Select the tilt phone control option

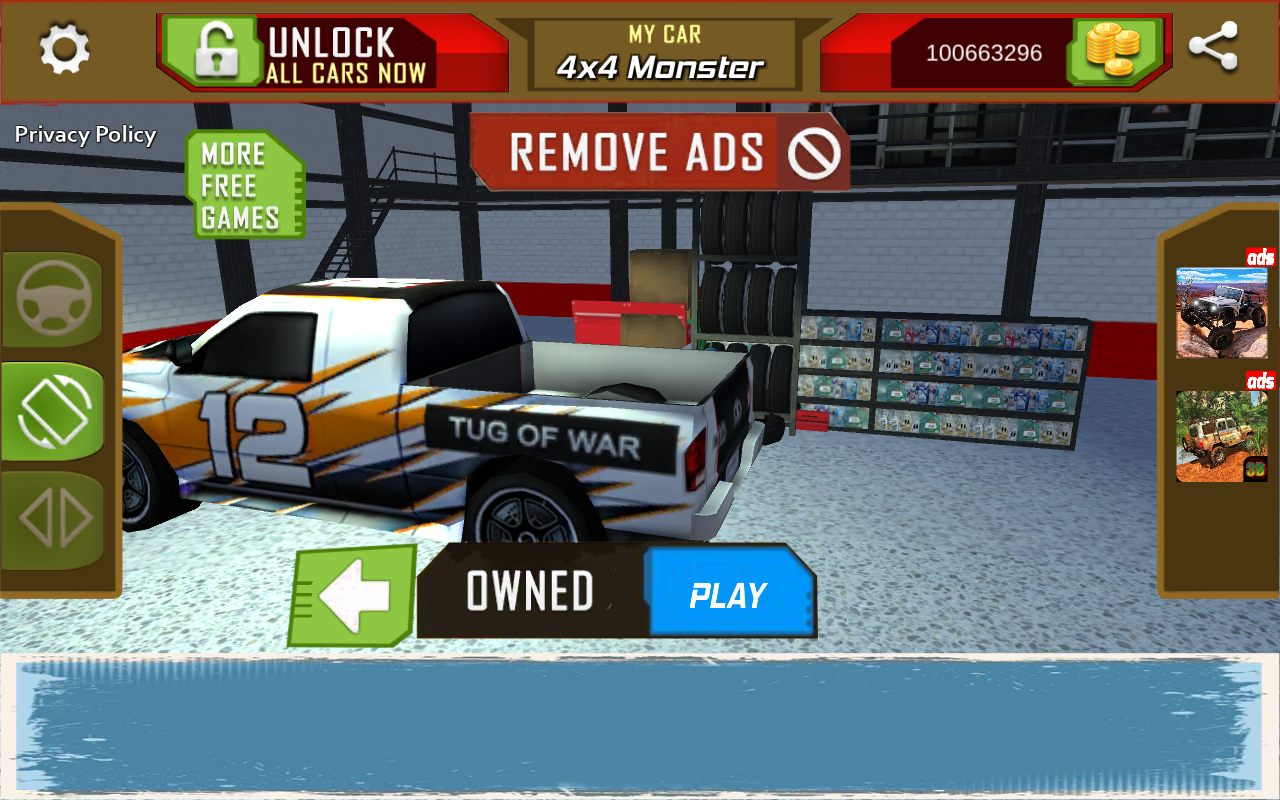coord(54,411)
